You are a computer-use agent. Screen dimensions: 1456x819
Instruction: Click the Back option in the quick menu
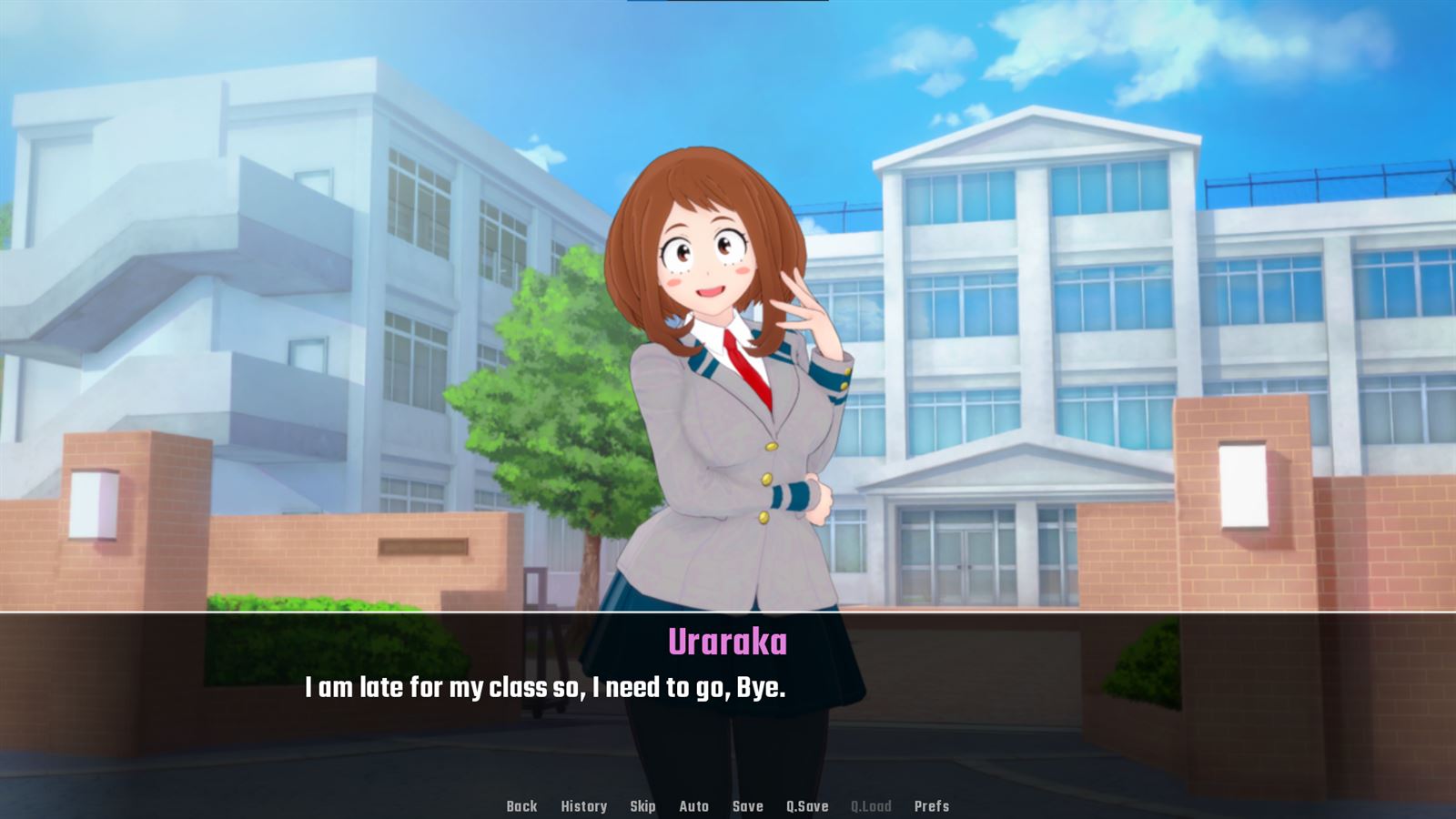pos(521,806)
